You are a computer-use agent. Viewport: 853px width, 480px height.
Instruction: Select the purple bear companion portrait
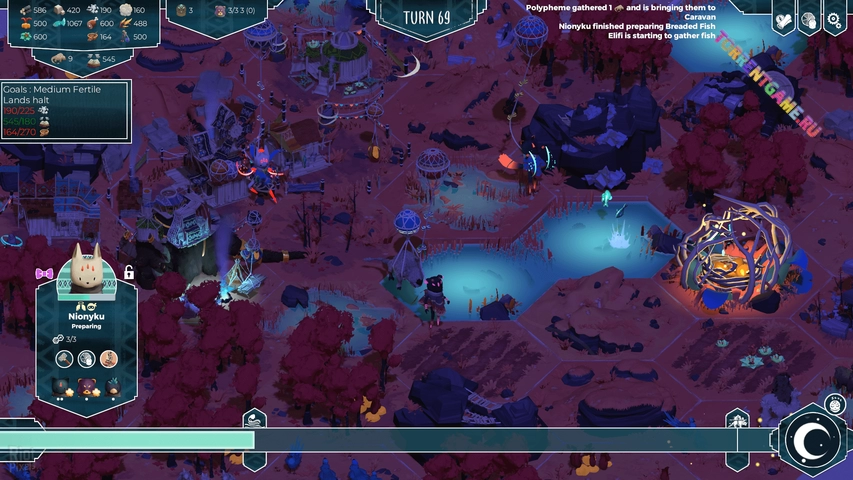pos(87,386)
